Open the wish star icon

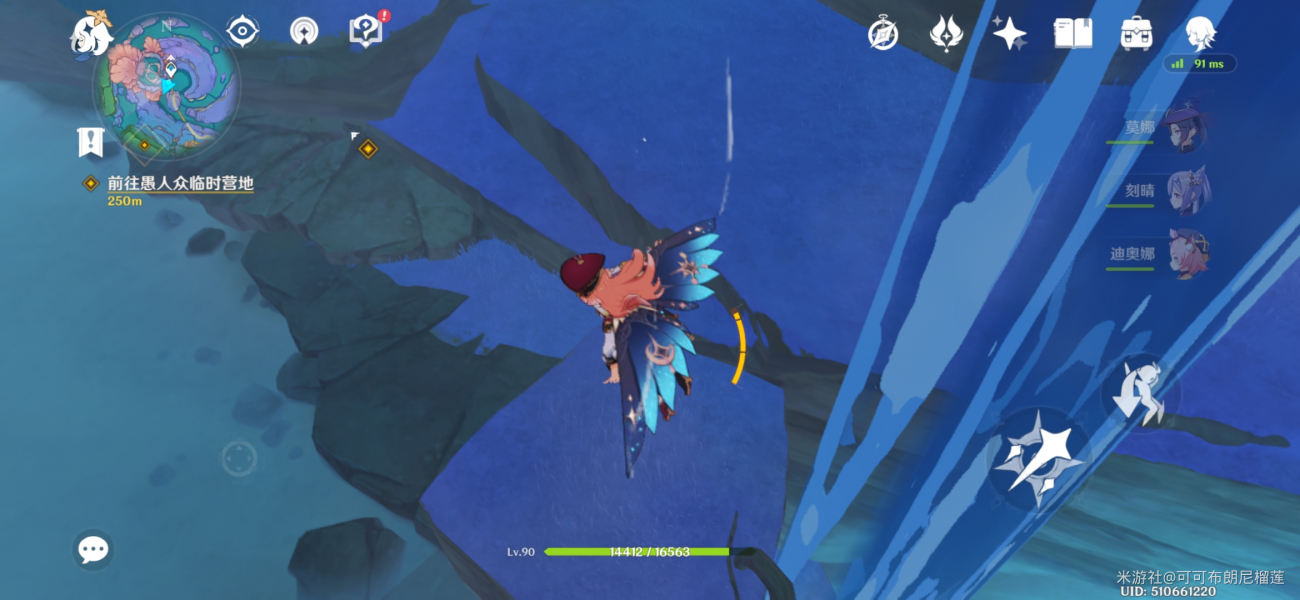click(x=1009, y=34)
